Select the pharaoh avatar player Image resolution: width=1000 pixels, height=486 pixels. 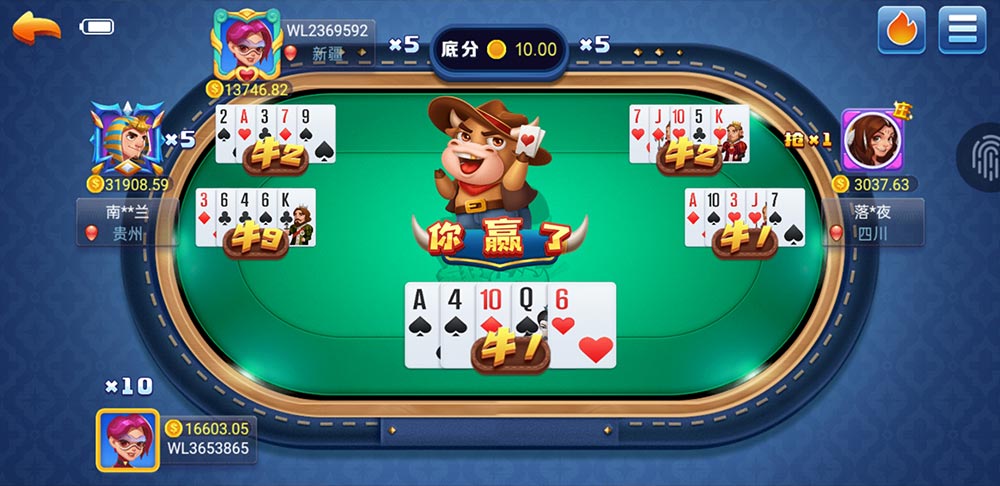(127, 140)
